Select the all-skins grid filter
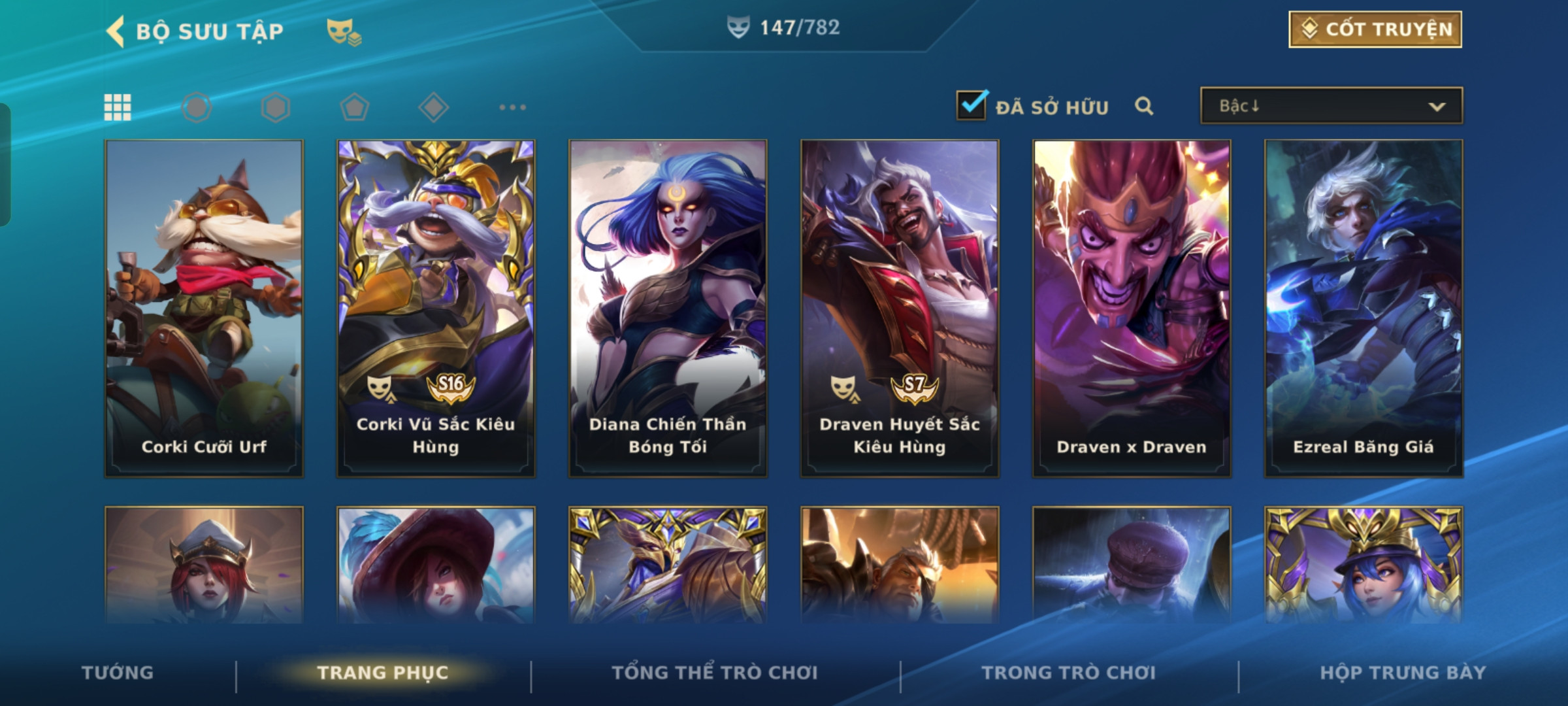1568x706 pixels. click(118, 107)
